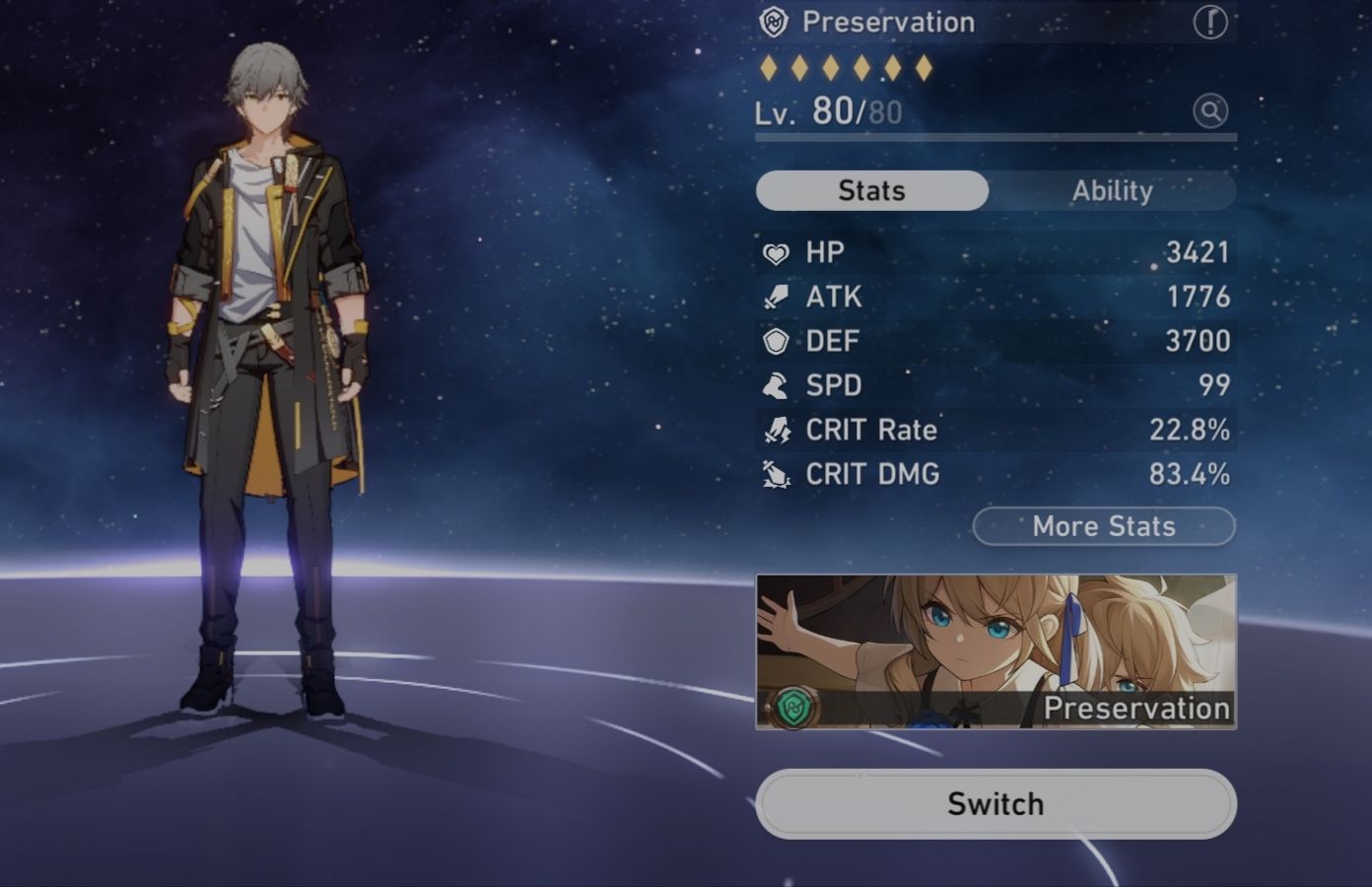Open the character details magnifier icon

coord(1210,111)
